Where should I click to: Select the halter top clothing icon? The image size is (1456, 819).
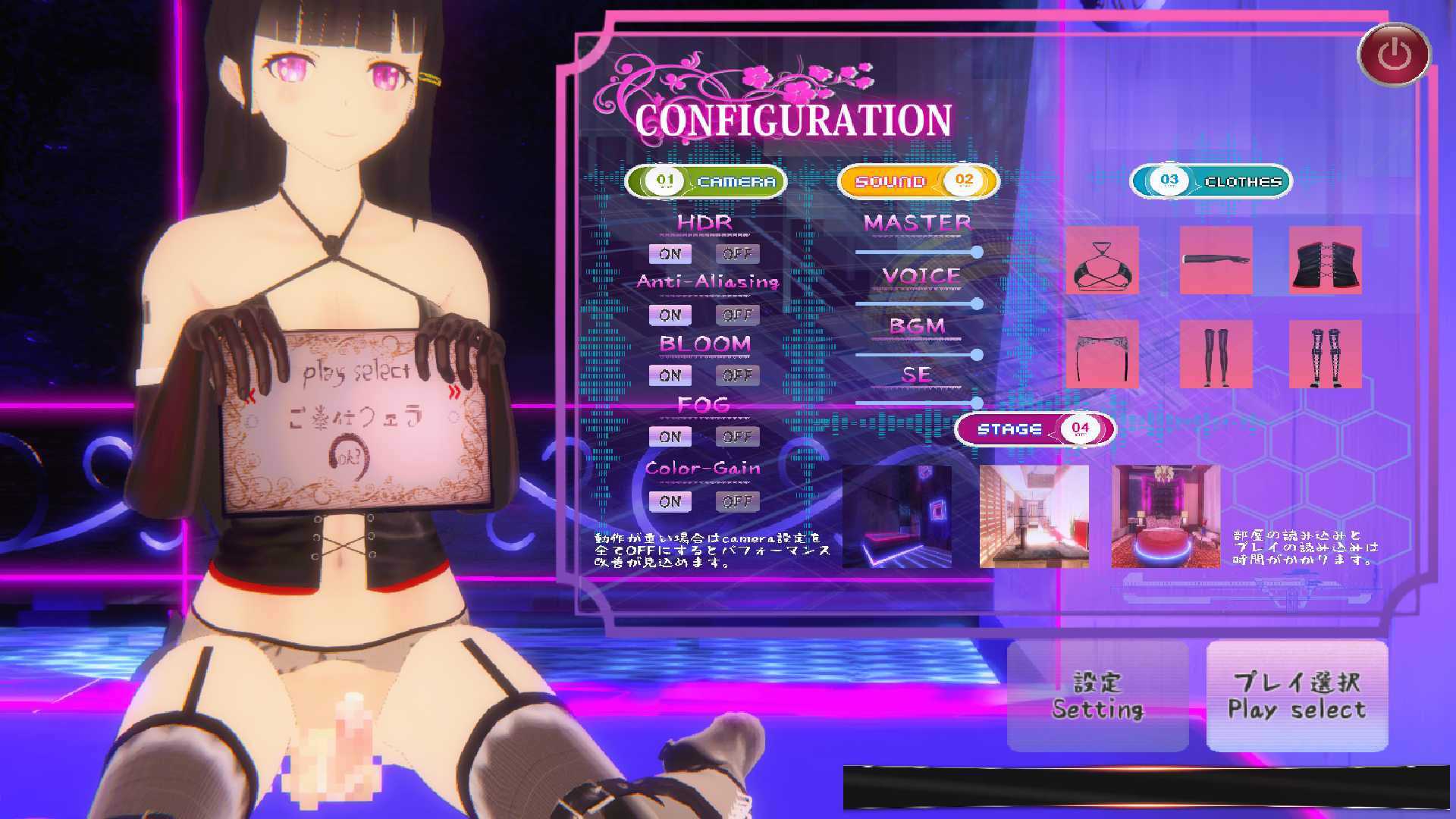1103,262
